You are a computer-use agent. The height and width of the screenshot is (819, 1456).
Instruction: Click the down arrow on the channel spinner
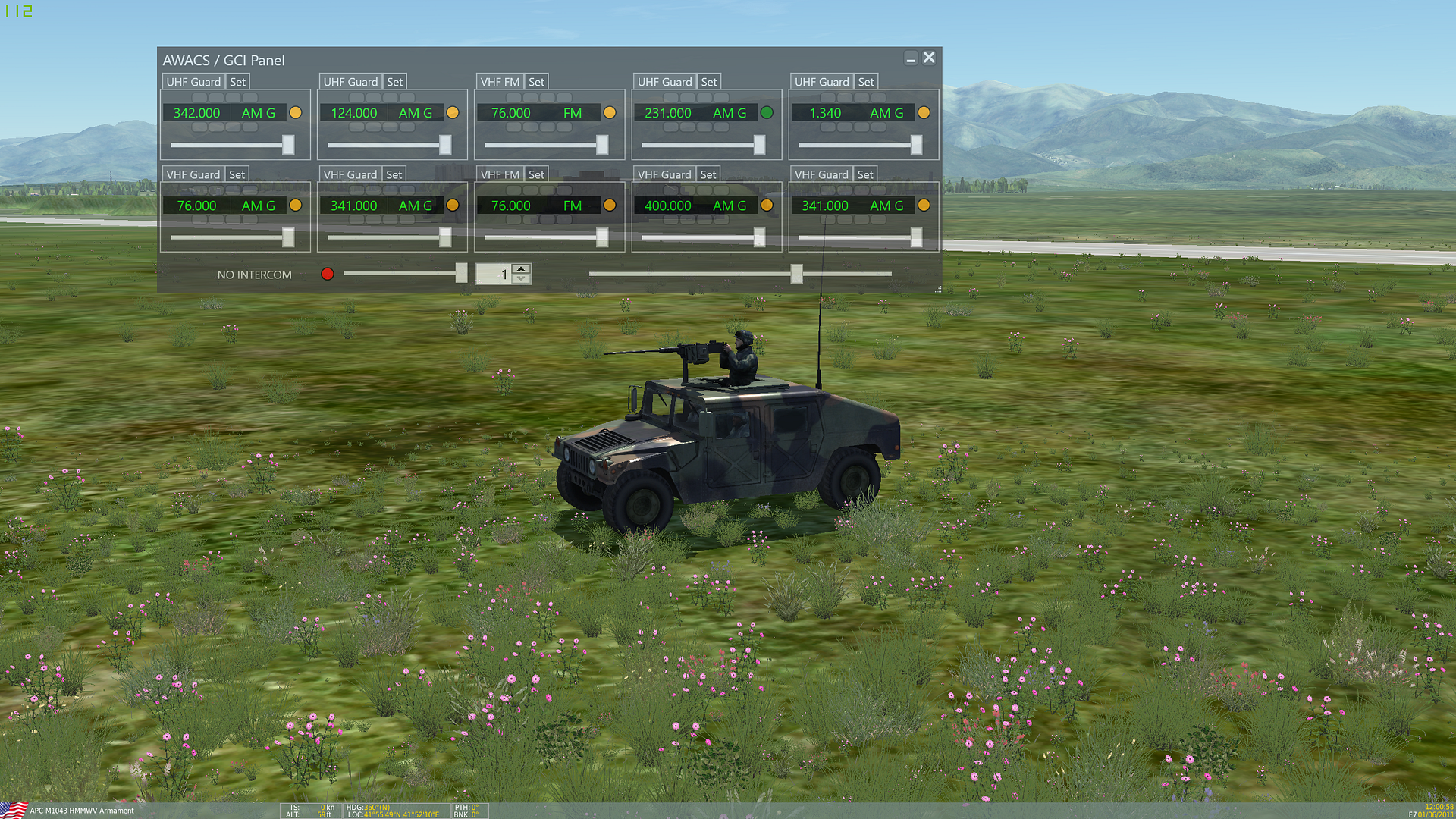click(521, 279)
